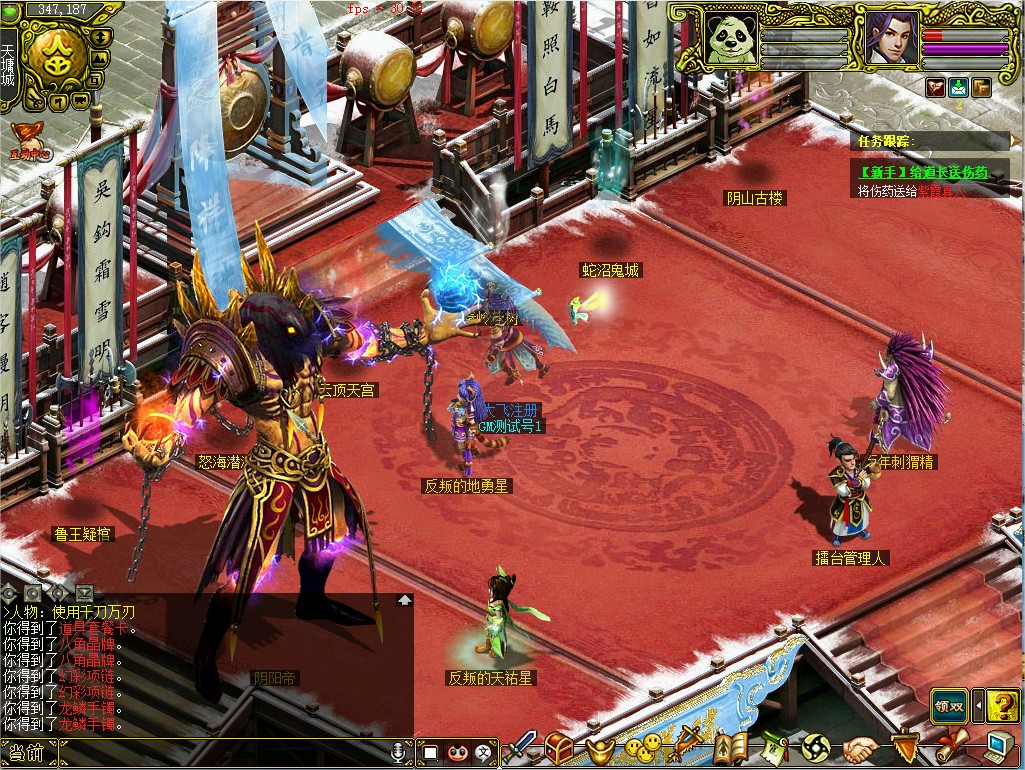The width and height of the screenshot is (1025, 770).
Task: Open the computer system settings icon
Action: 999,747
